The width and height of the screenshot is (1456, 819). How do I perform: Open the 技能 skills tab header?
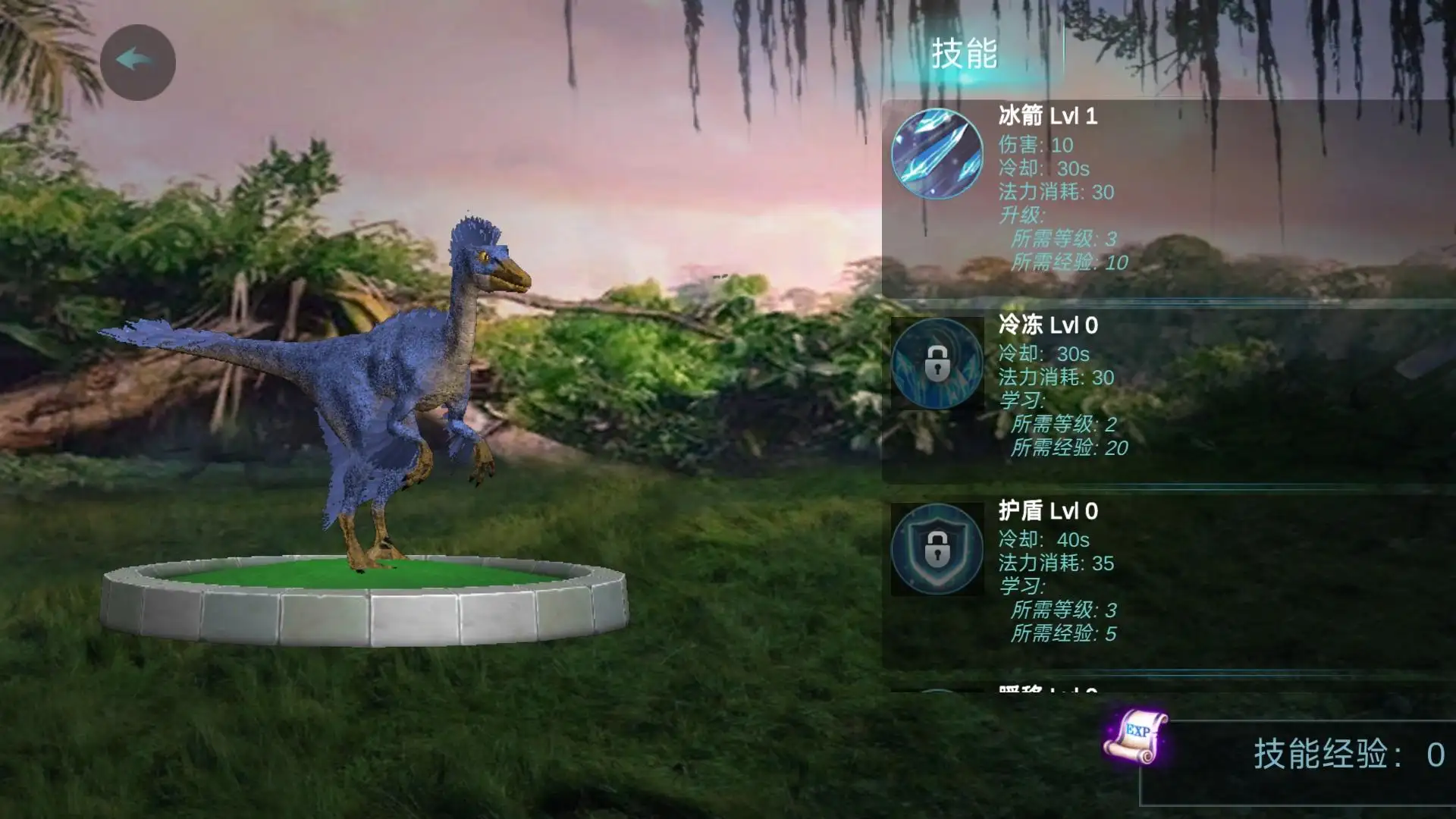964,55
